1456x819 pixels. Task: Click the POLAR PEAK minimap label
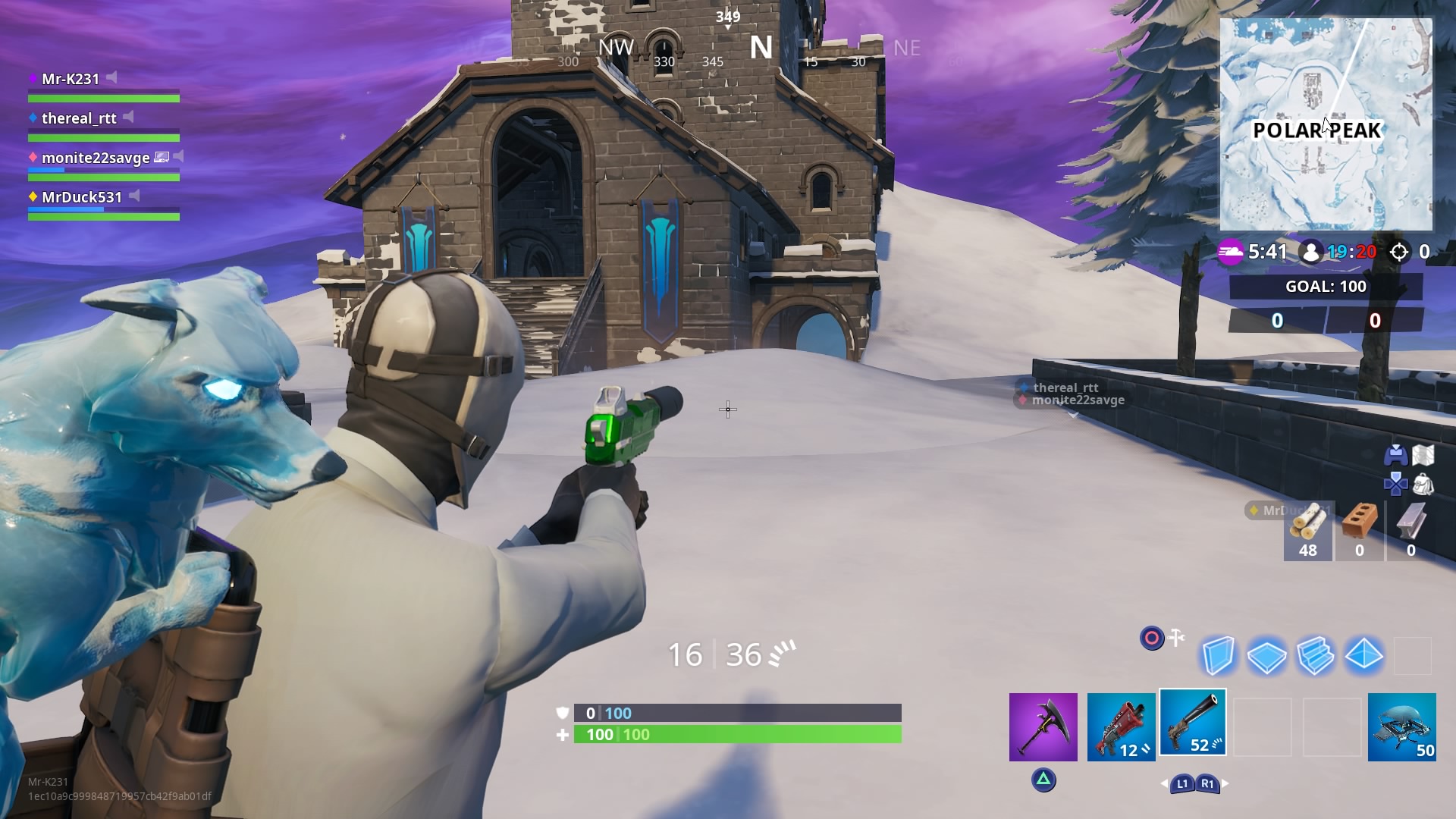(x=1317, y=130)
